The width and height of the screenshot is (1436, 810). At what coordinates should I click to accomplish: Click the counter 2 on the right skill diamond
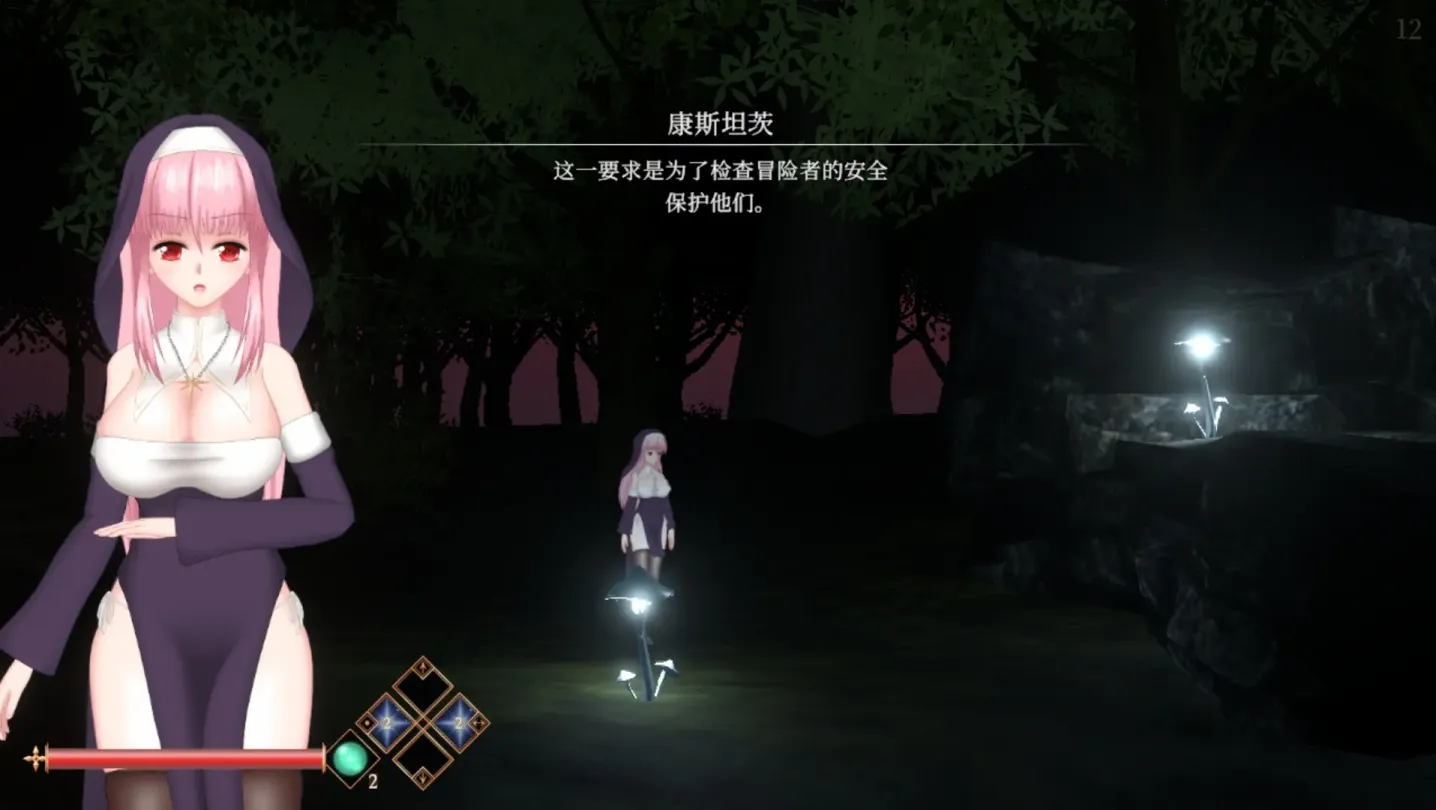[x=457, y=722]
